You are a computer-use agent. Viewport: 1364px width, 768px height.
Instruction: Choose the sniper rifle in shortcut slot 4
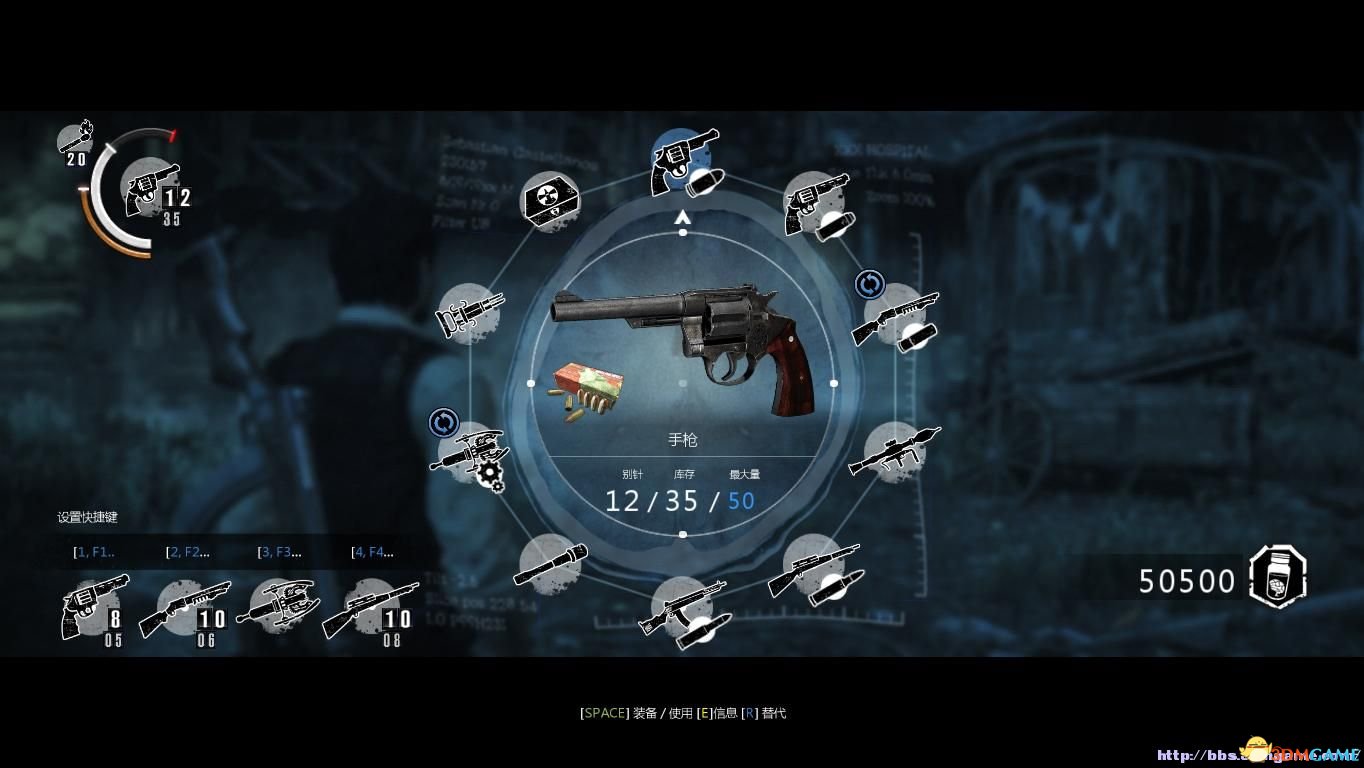(370, 607)
